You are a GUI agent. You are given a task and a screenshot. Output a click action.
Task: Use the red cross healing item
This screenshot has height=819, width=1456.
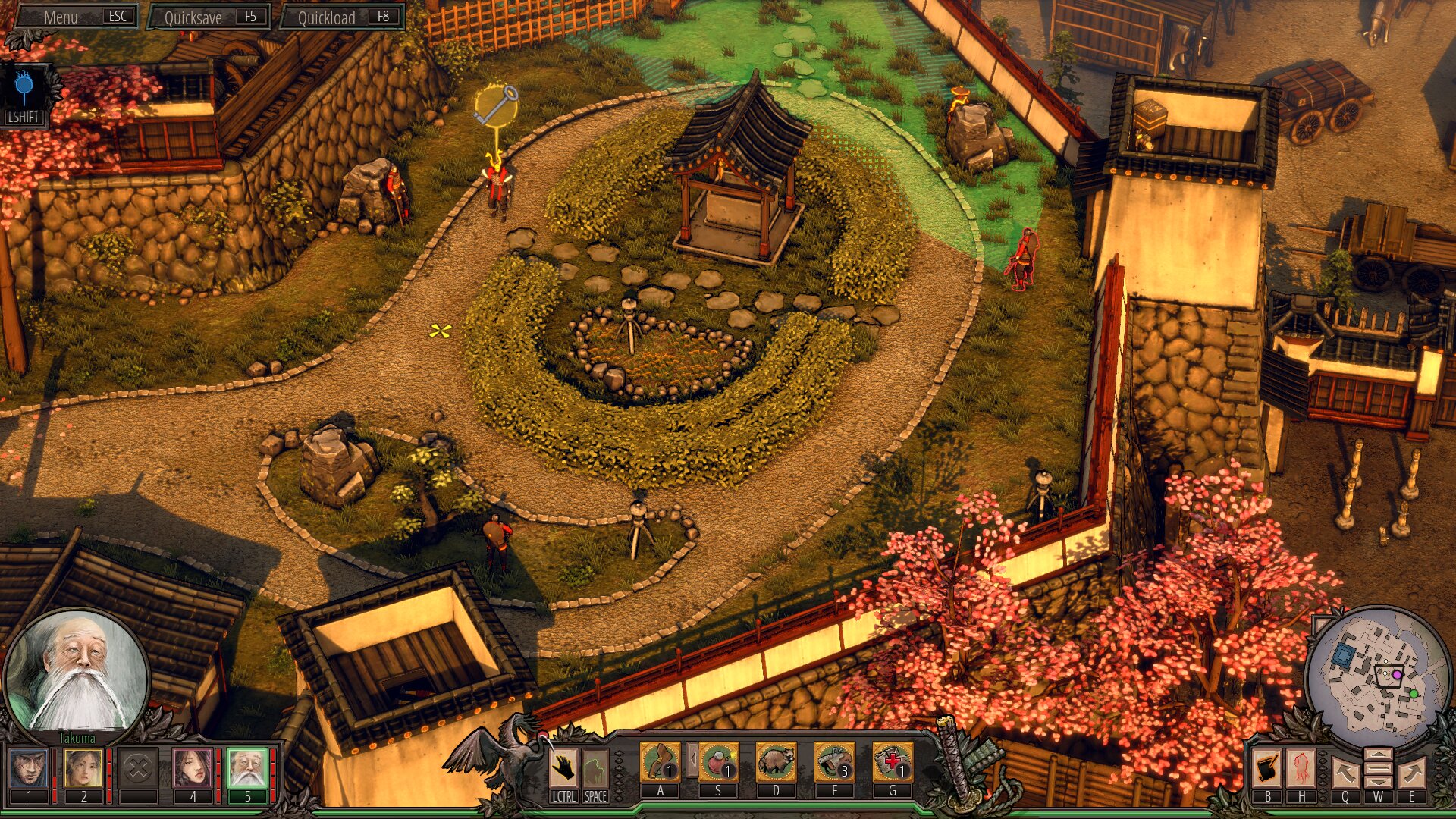[893, 761]
